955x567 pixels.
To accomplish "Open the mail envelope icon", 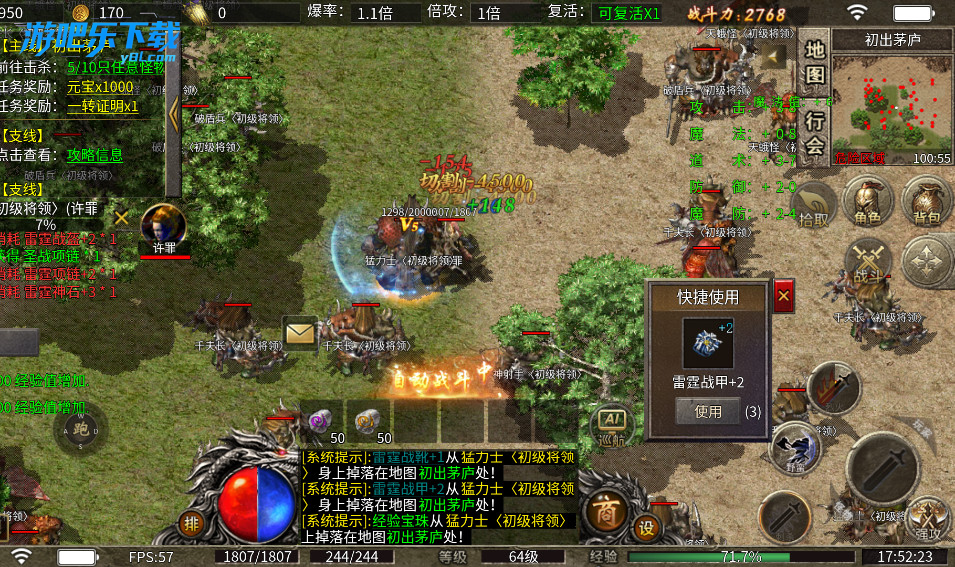I will [x=299, y=331].
